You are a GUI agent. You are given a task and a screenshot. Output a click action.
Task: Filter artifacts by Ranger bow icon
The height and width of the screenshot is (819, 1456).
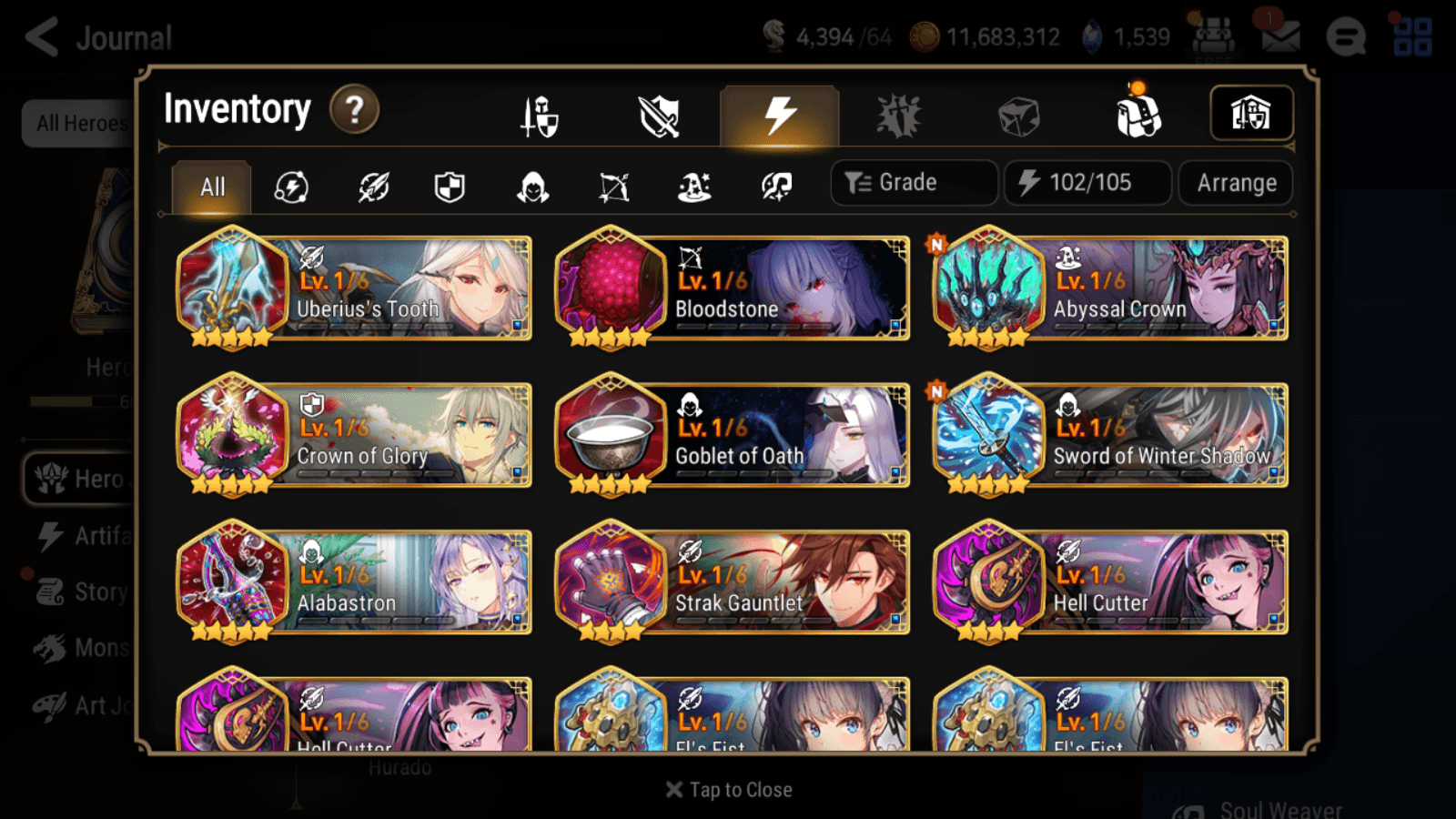(x=613, y=187)
